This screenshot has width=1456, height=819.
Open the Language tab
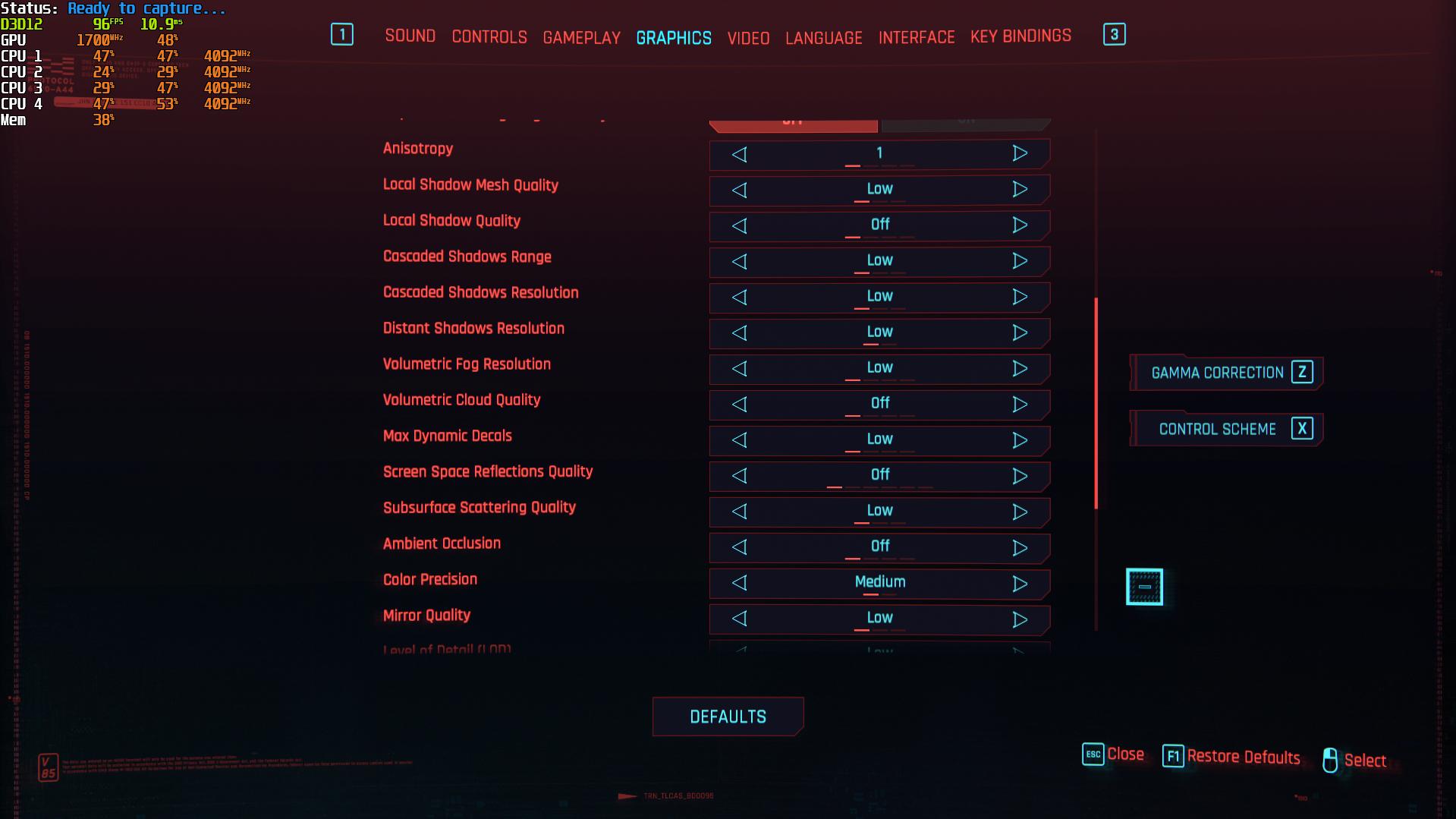[823, 38]
